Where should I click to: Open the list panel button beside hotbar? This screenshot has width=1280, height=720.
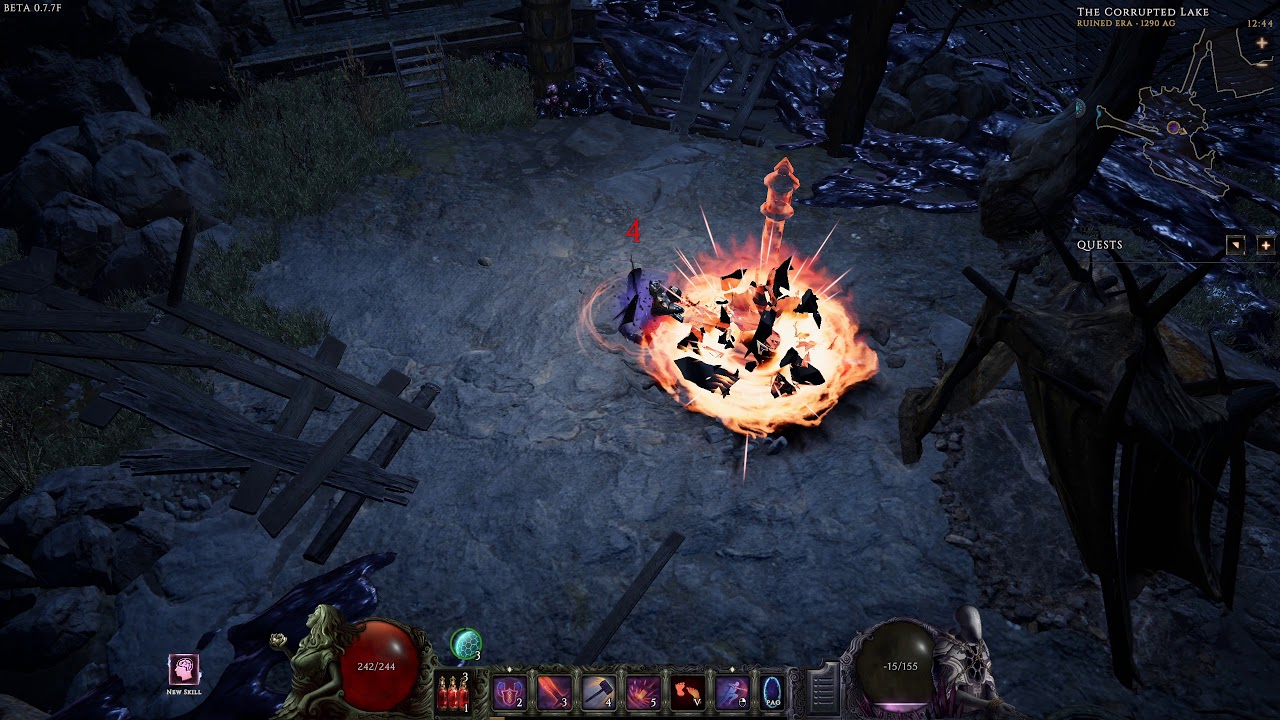pos(822,689)
